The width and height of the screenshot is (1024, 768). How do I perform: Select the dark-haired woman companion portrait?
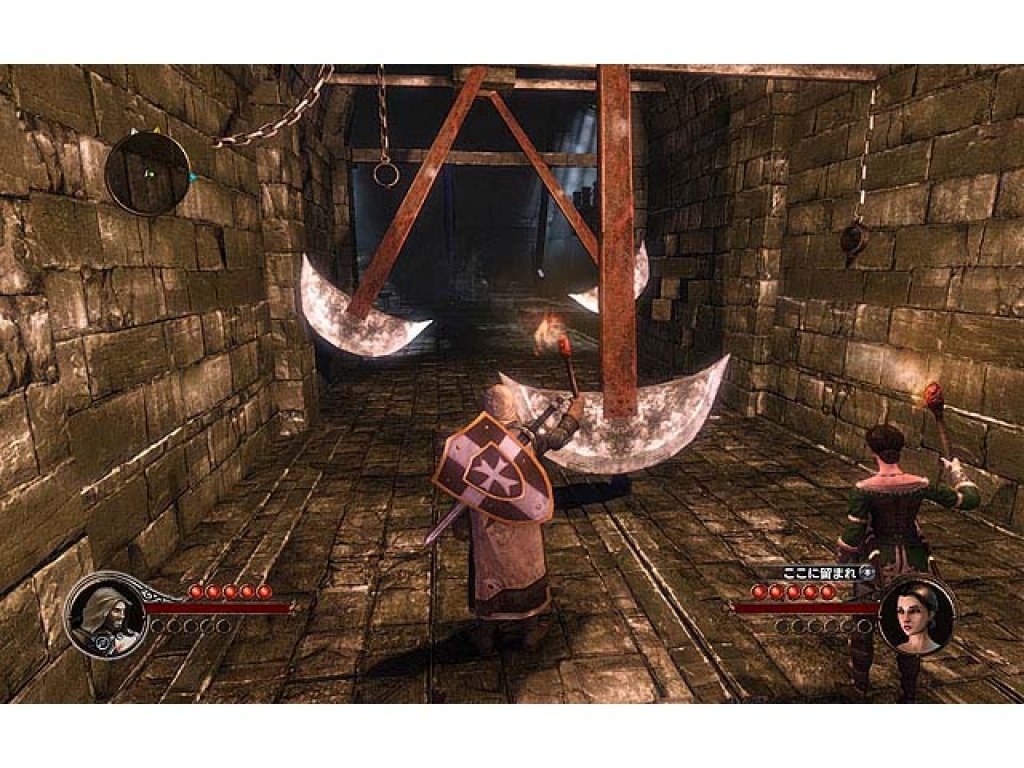915,616
